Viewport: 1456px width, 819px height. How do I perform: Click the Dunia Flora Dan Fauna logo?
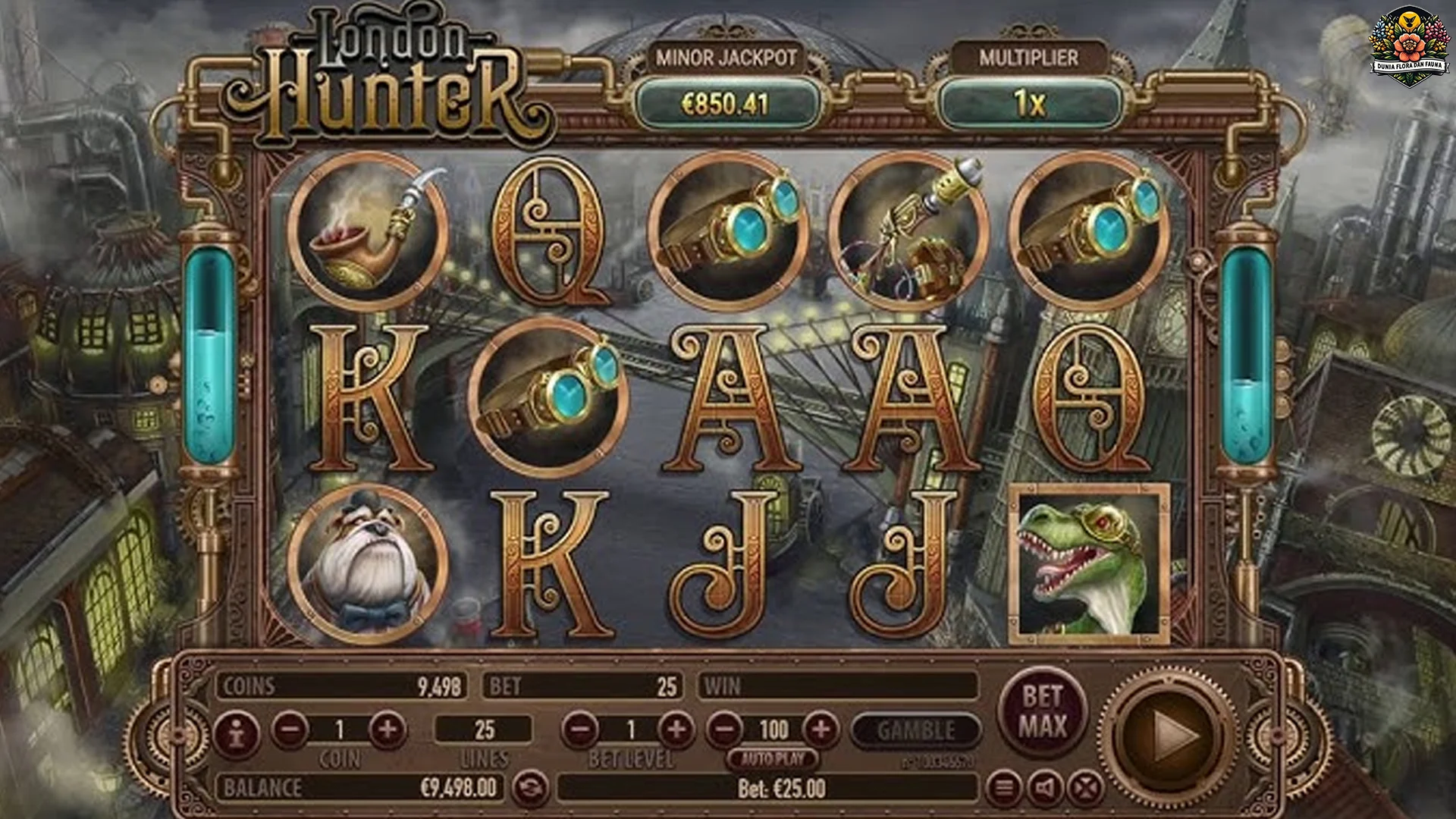tap(1410, 45)
